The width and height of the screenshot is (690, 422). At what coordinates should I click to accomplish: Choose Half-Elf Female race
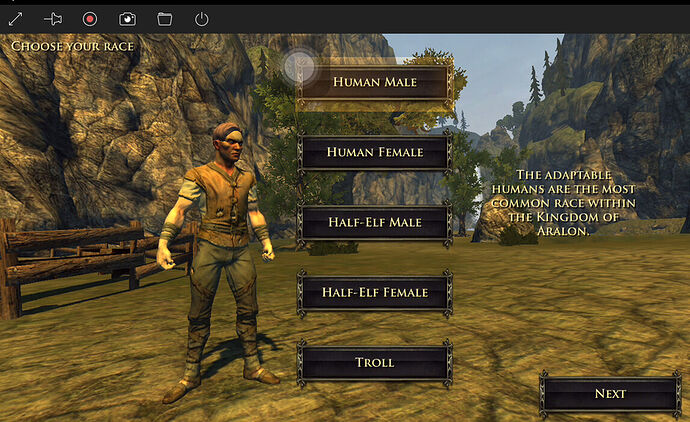[x=375, y=292]
